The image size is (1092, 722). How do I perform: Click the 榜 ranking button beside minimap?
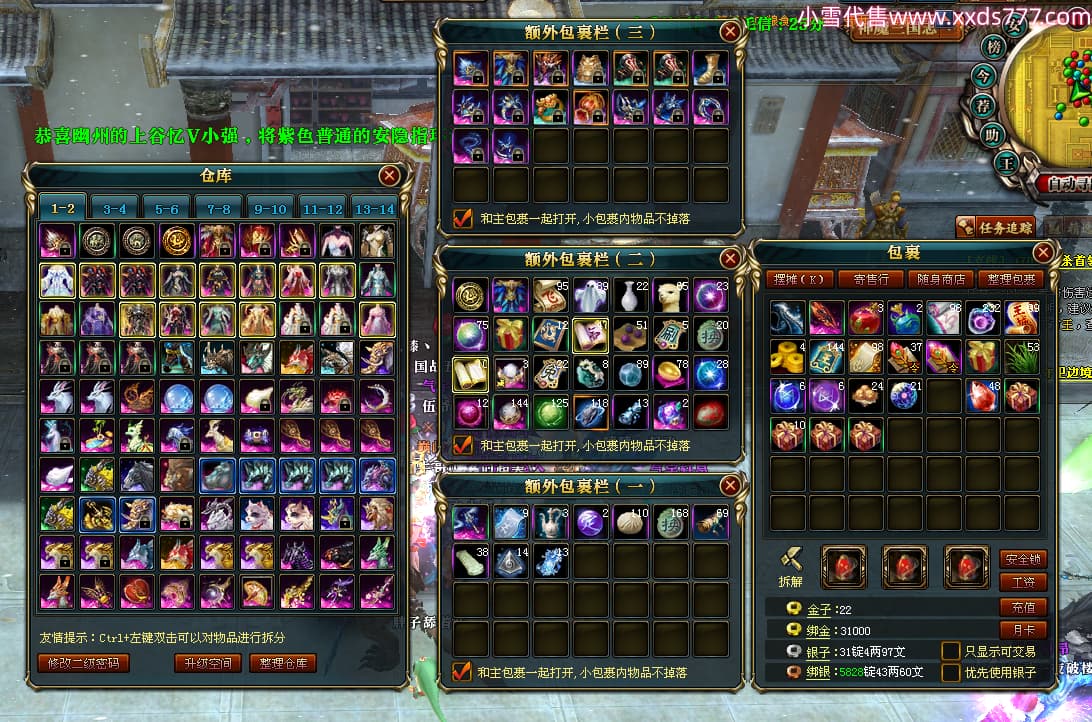(x=992, y=47)
